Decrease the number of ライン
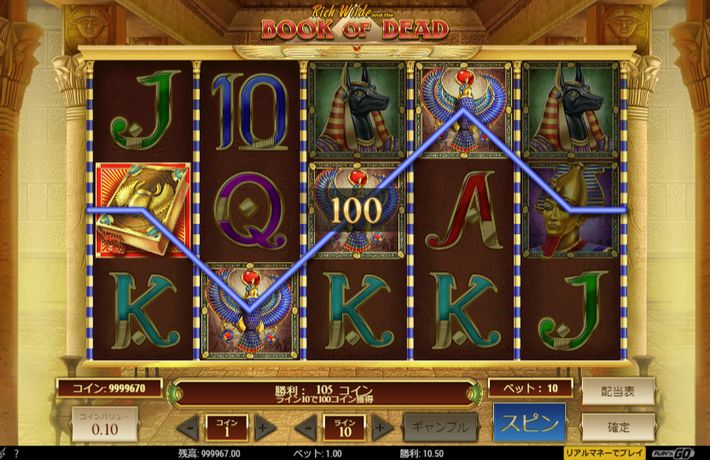 pyautogui.click(x=309, y=427)
